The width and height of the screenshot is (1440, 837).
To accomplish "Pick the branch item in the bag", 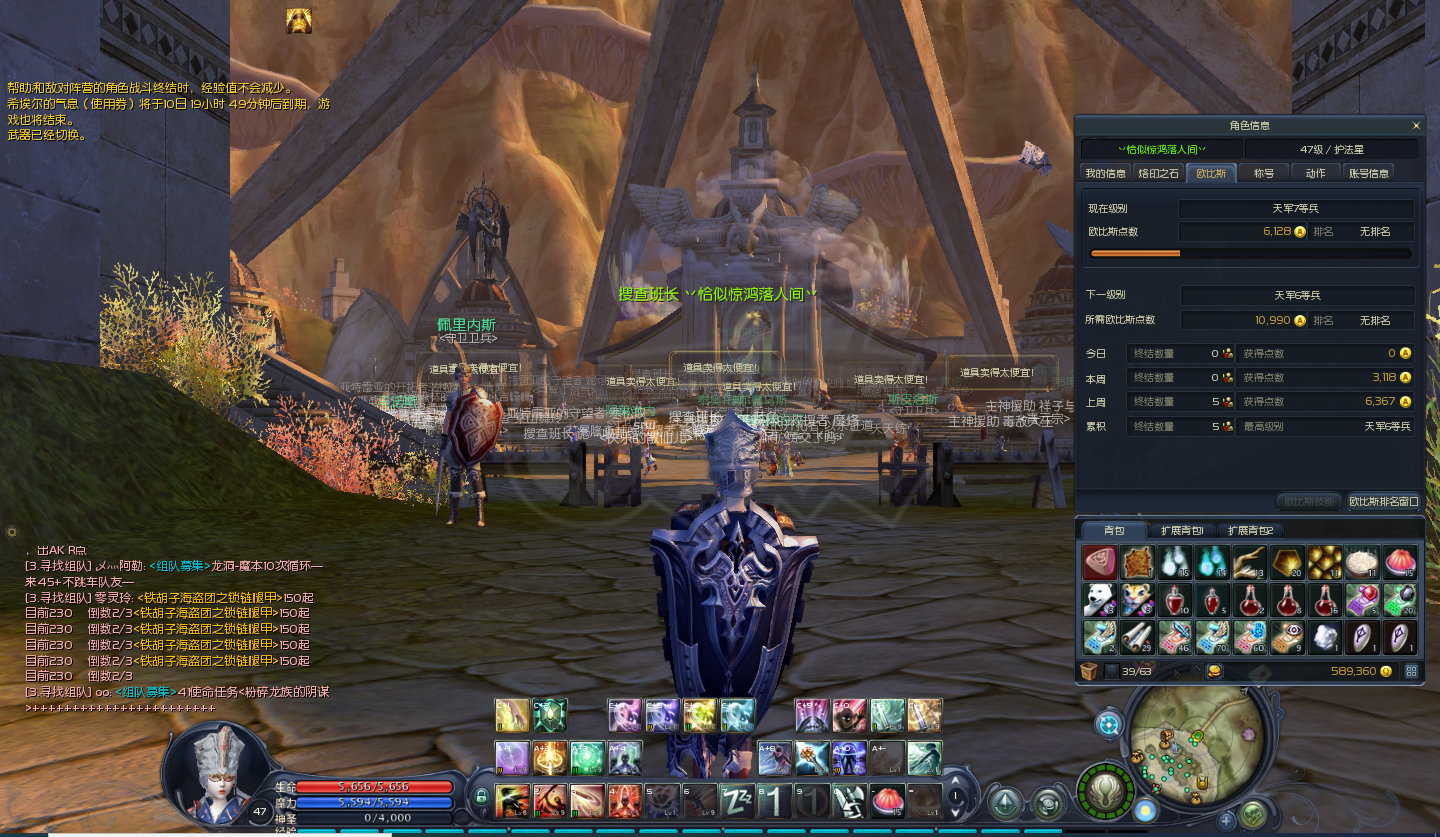I will click(x=1249, y=562).
